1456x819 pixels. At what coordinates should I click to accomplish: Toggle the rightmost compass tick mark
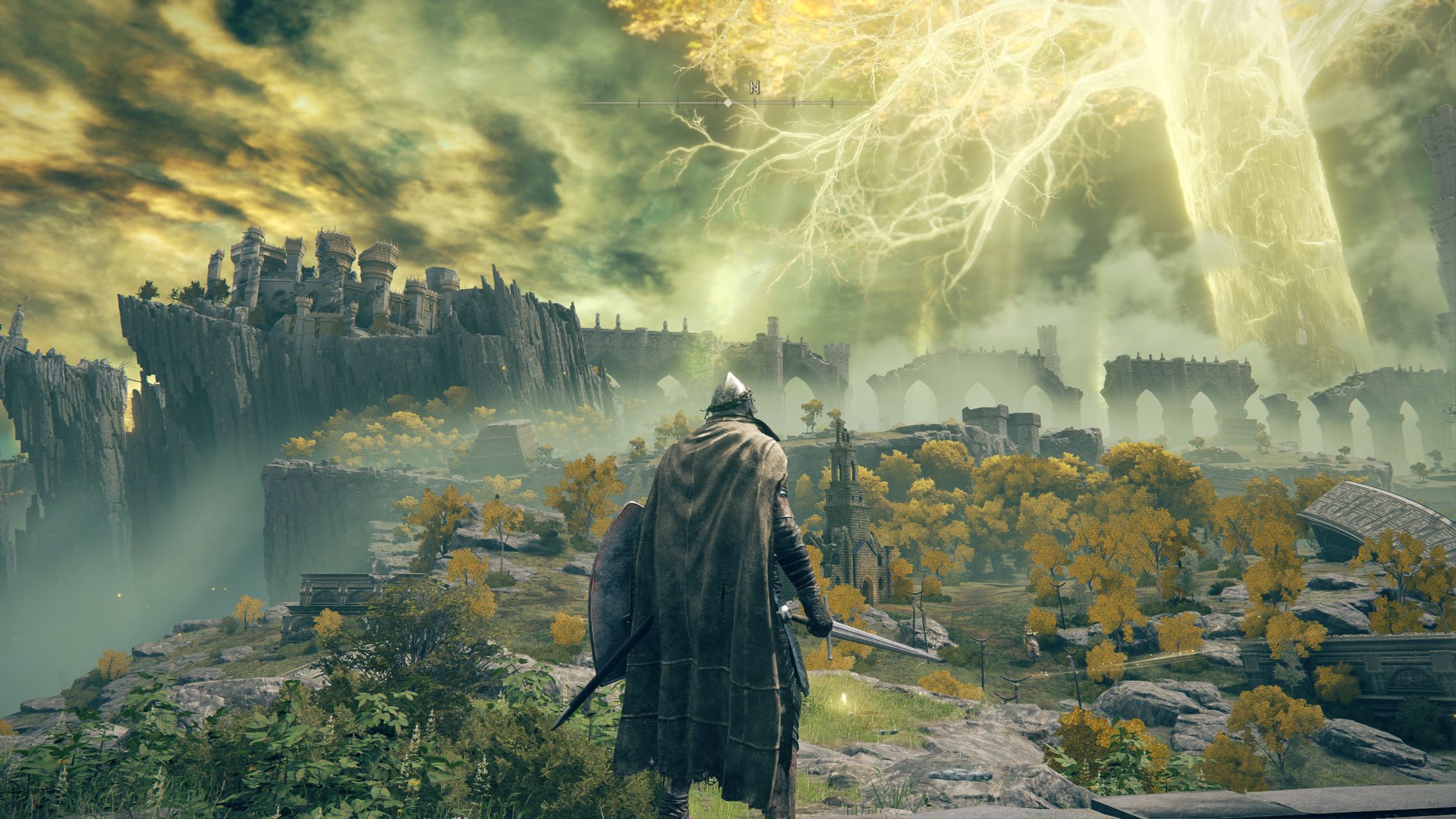pyautogui.click(x=832, y=102)
